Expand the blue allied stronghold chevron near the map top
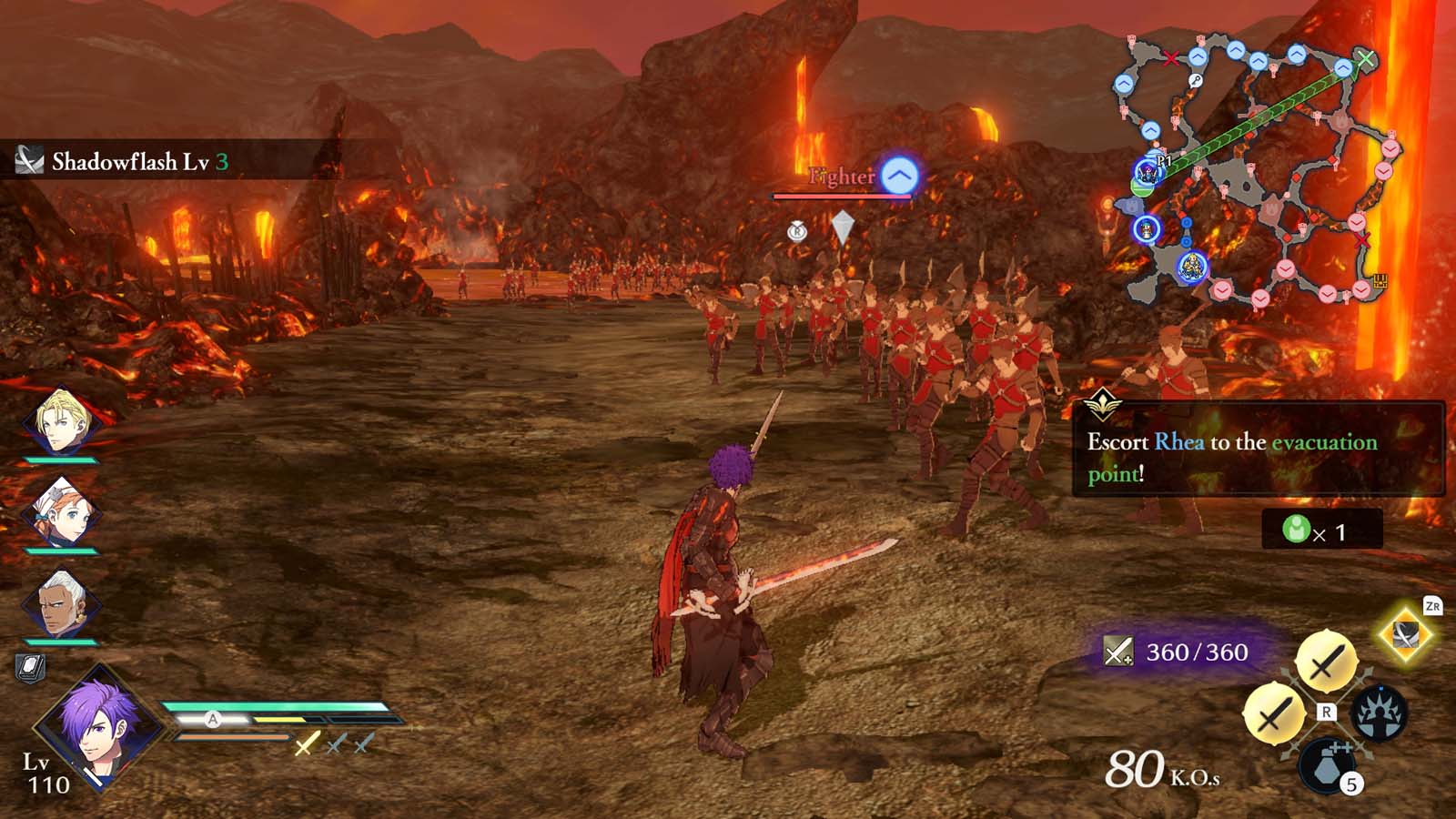 pos(1234,50)
